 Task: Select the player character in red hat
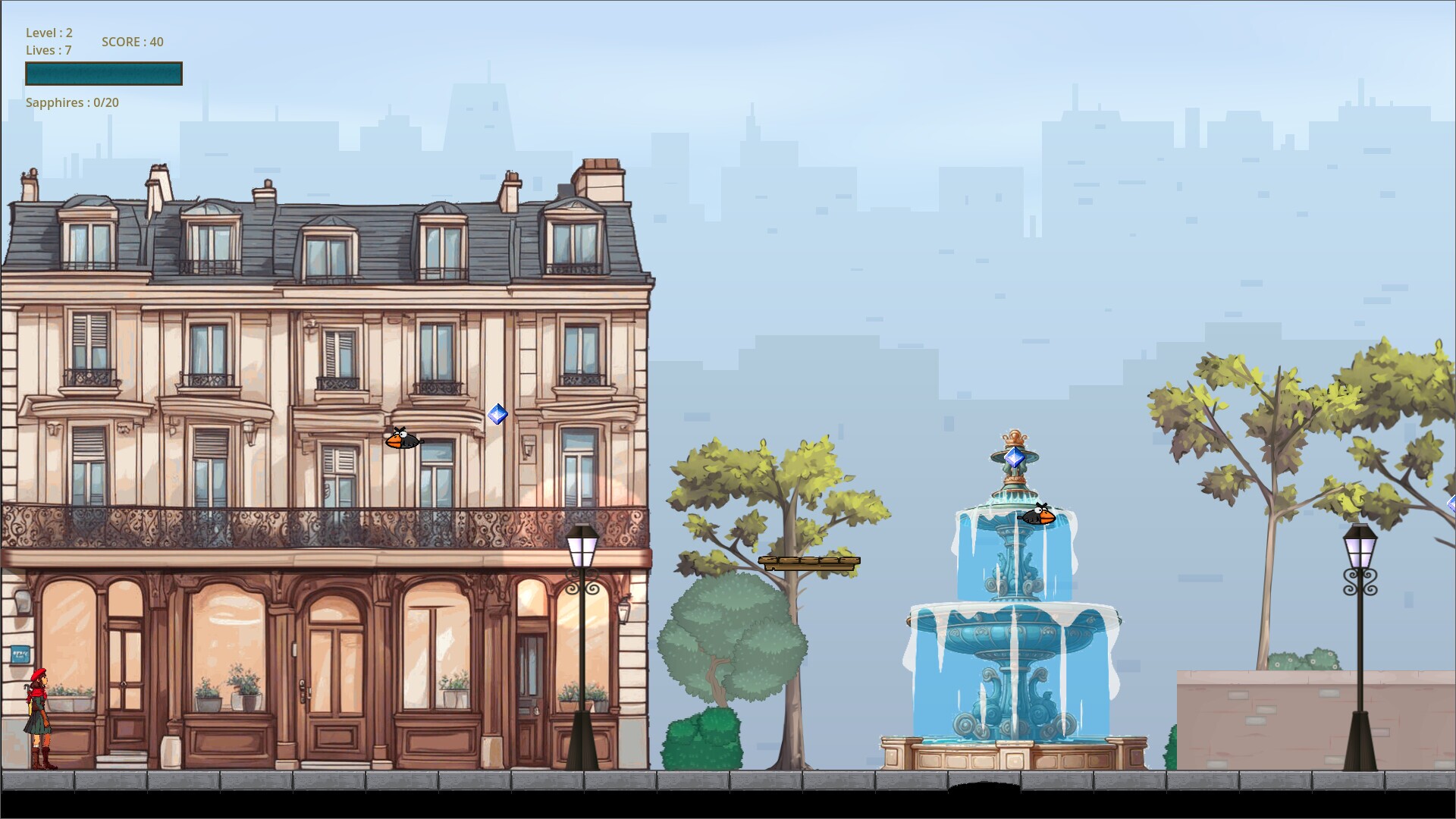coord(39,713)
